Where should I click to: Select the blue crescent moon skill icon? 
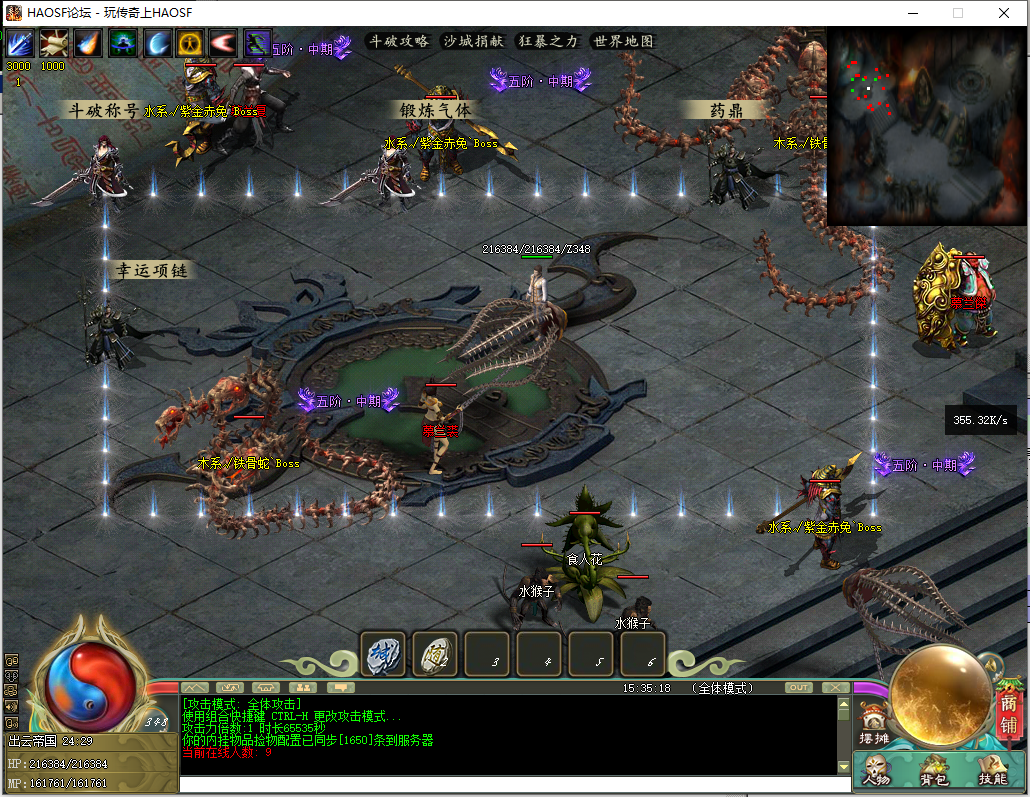click(156, 44)
